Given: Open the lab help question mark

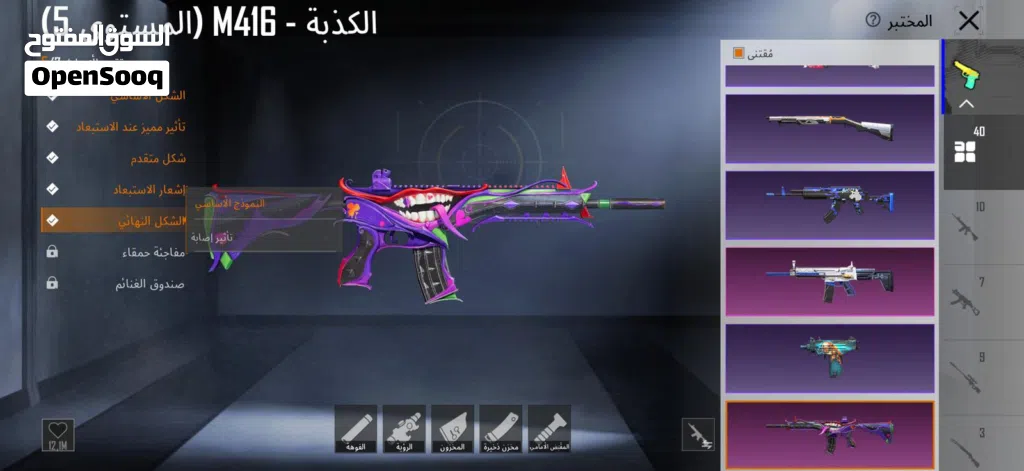Looking at the screenshot, I should (872, 21).
